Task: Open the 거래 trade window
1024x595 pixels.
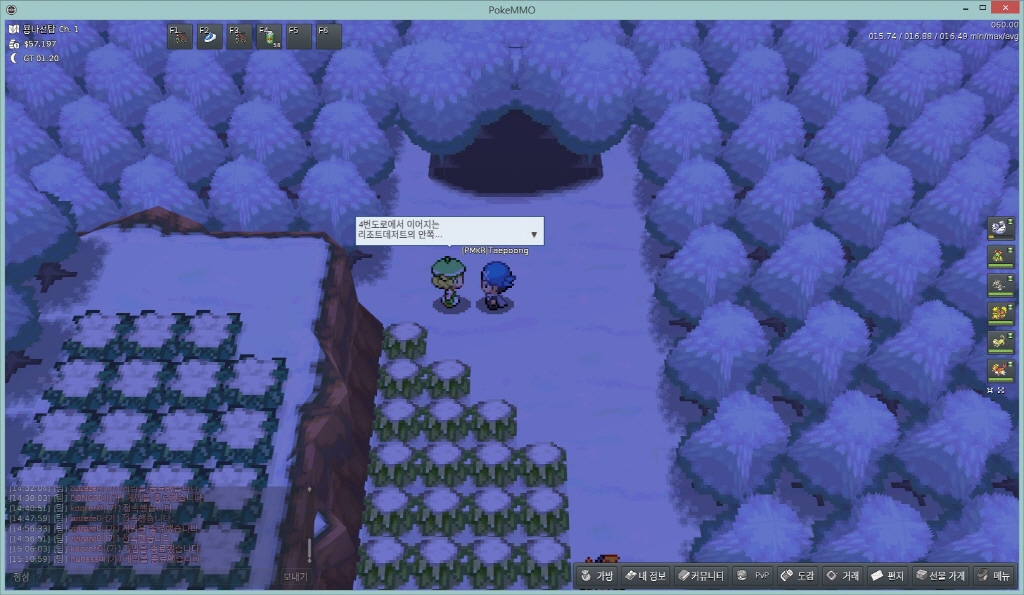Action: [843, 576]
